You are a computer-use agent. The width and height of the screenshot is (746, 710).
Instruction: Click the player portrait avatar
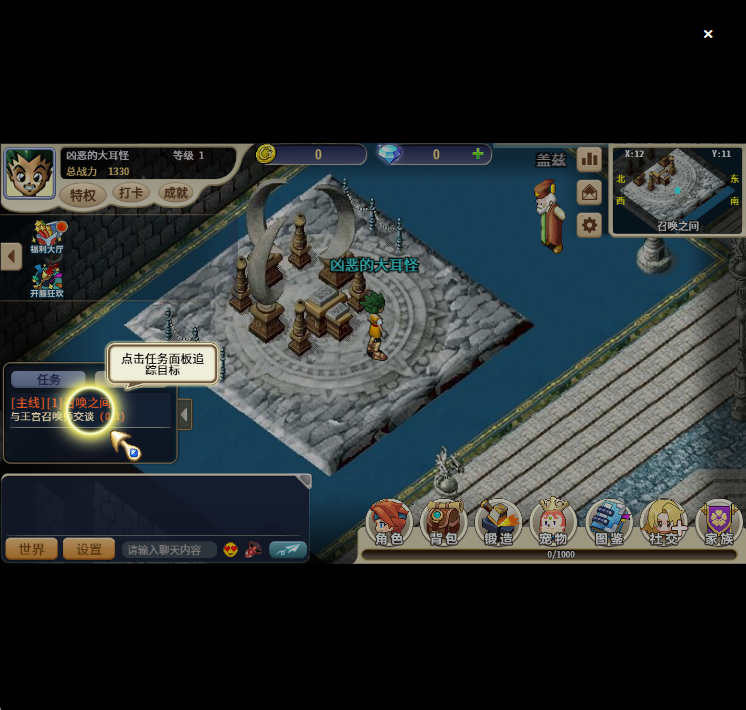click(x=29, y=173)
